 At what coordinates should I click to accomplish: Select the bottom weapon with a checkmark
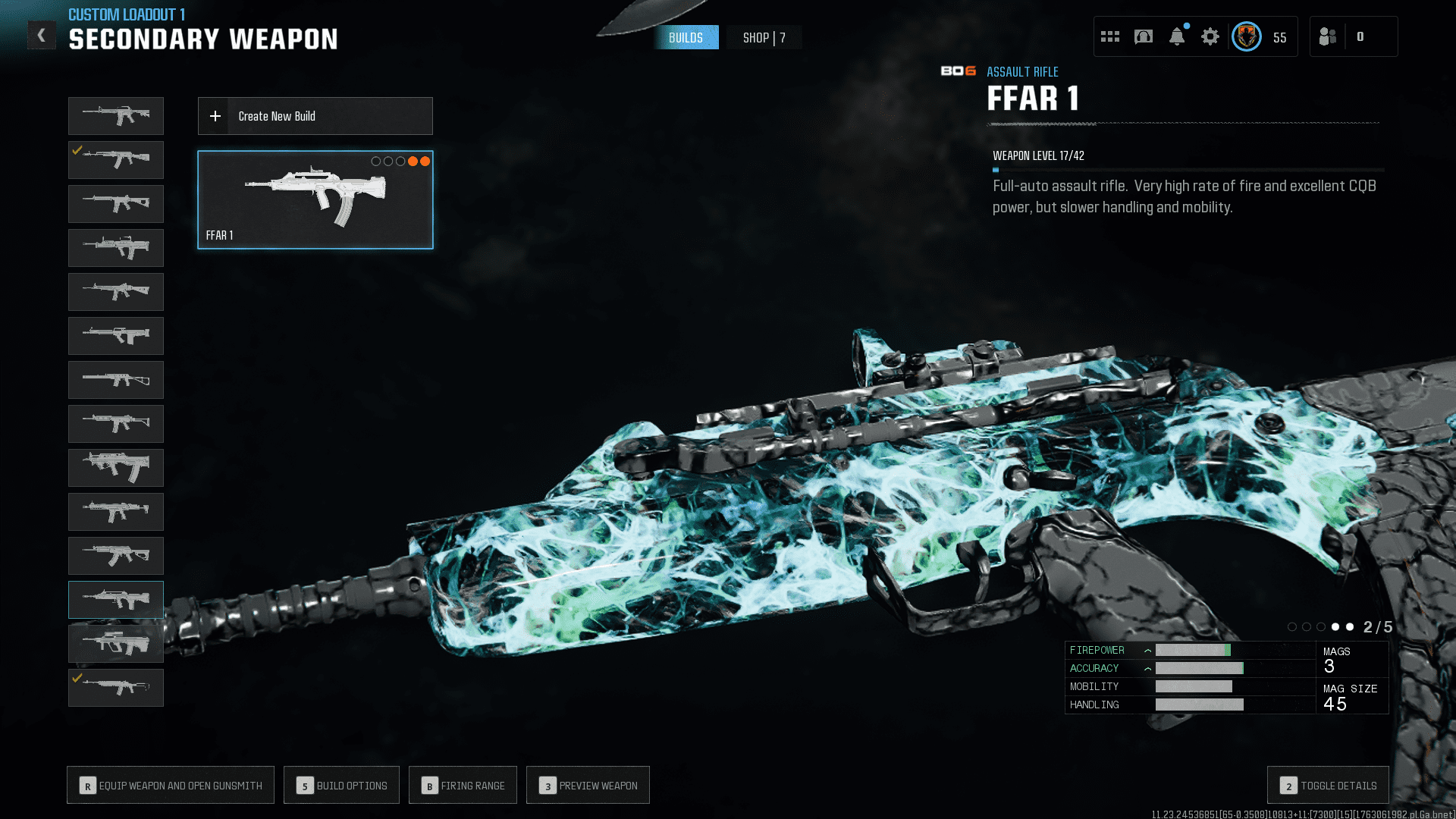pos(115,688)
